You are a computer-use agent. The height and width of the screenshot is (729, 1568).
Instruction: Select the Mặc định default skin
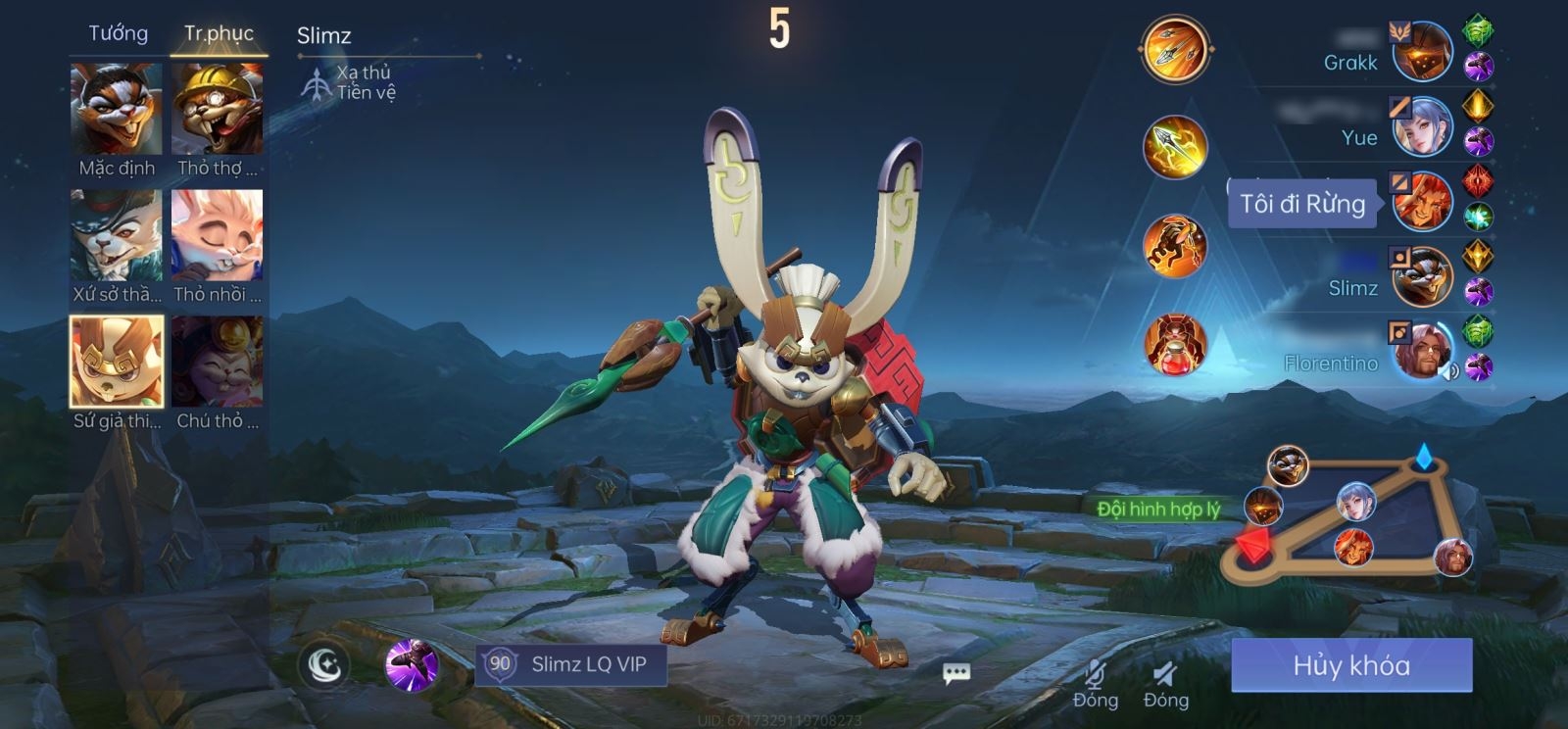(x=117, y=110)
